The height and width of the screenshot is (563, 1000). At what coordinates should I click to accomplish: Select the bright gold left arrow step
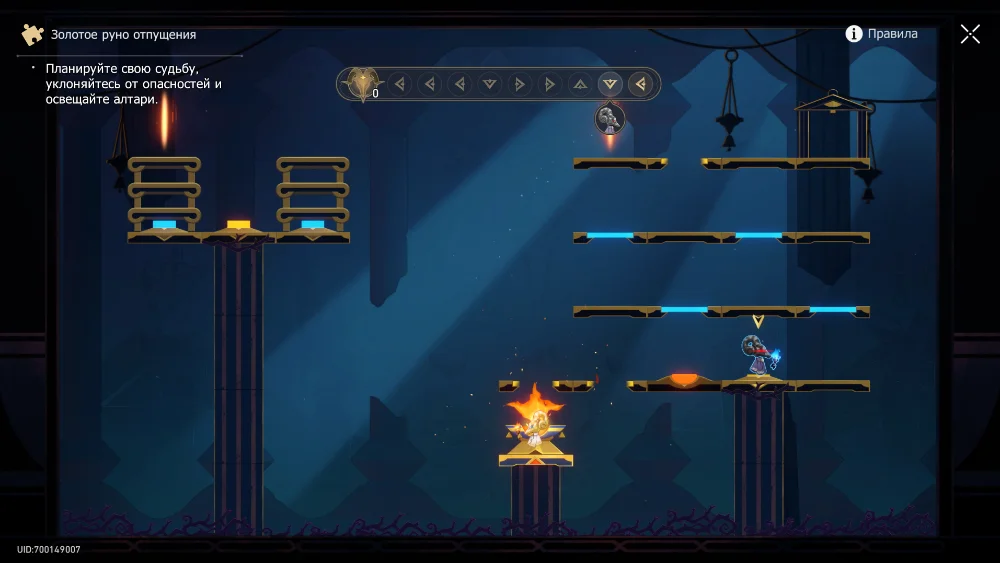[x=640, y=84]
